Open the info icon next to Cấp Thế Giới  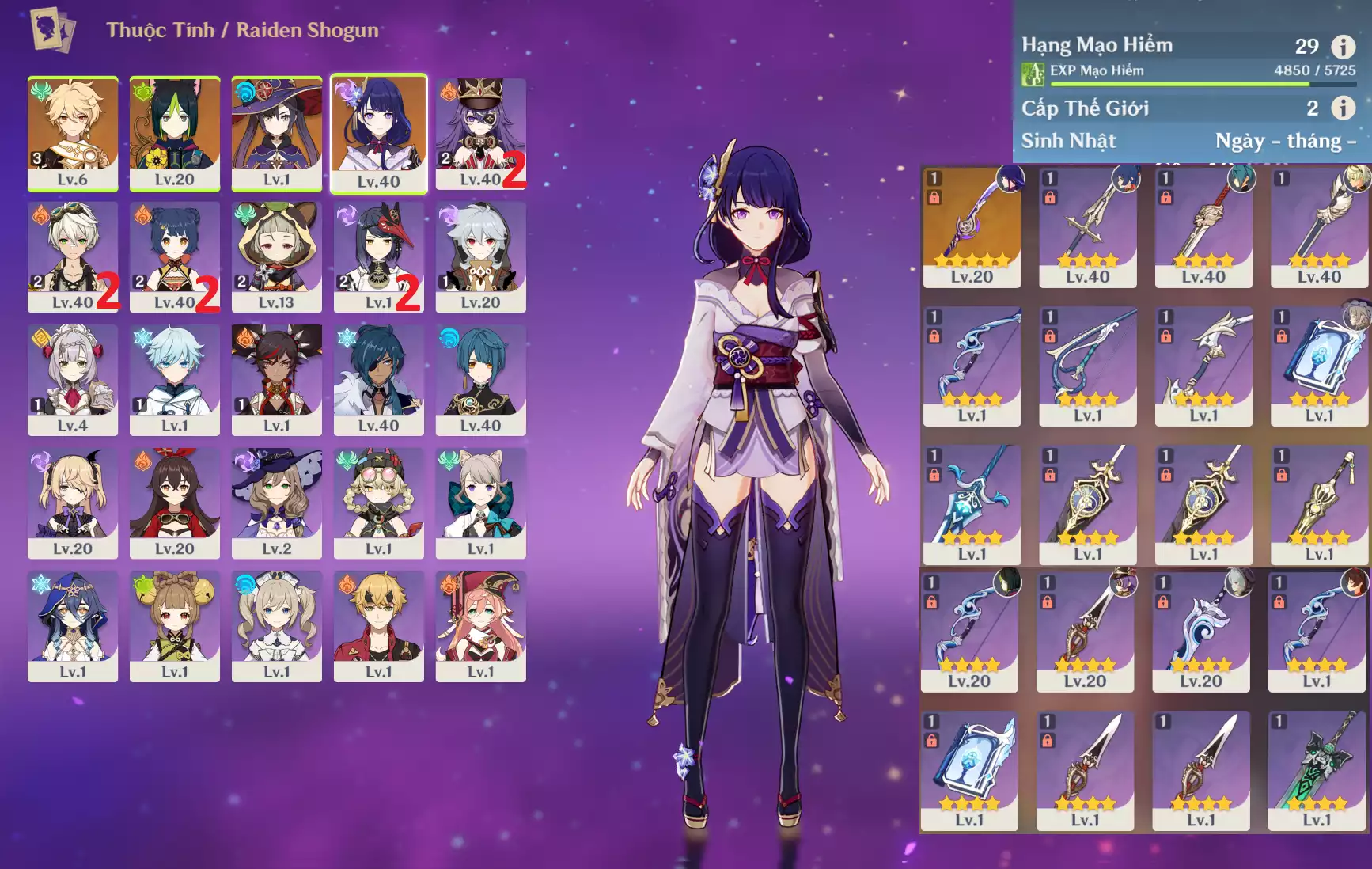1343,108
